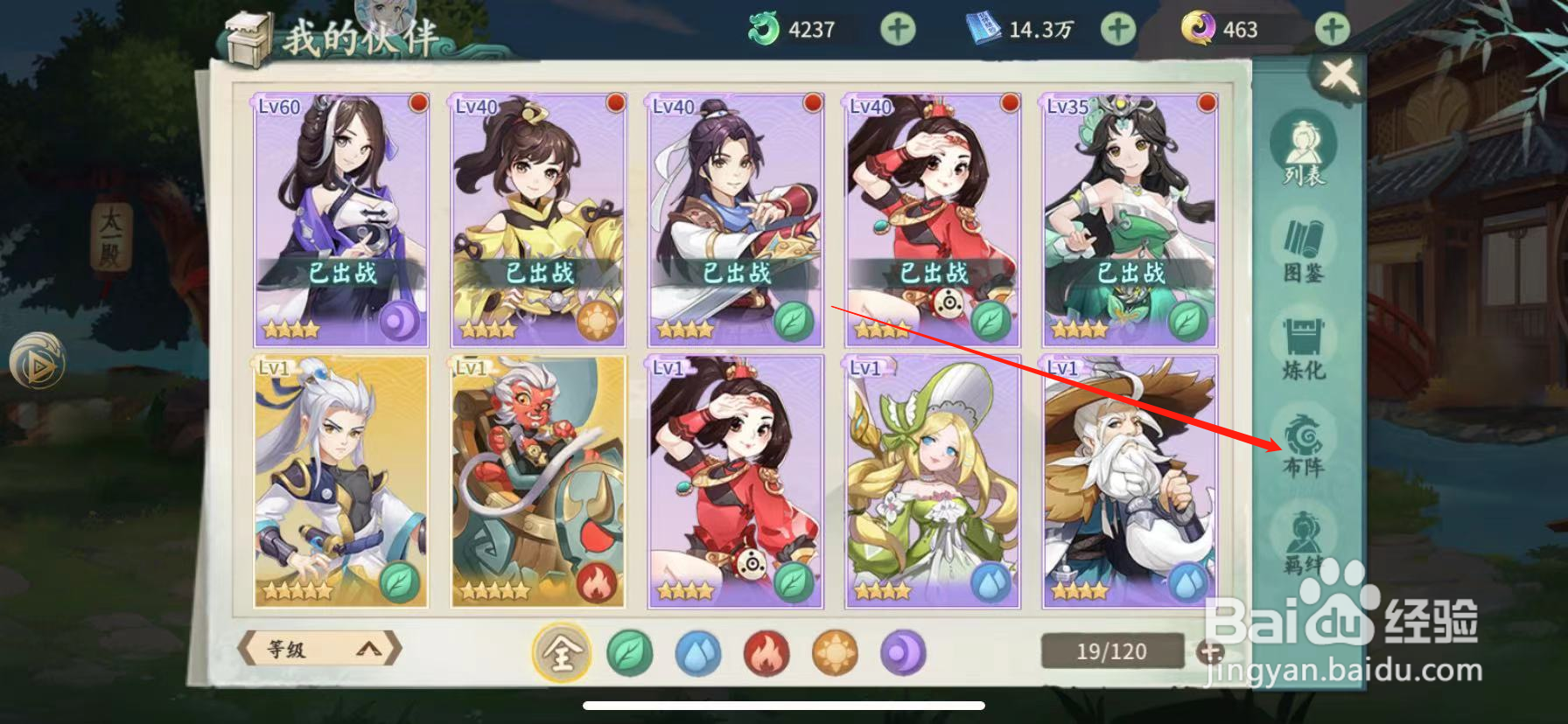The width and height of the screenshot is (1568, 724).
Task: Click the green dragon currency icon
Action: (x=763, y=27)
